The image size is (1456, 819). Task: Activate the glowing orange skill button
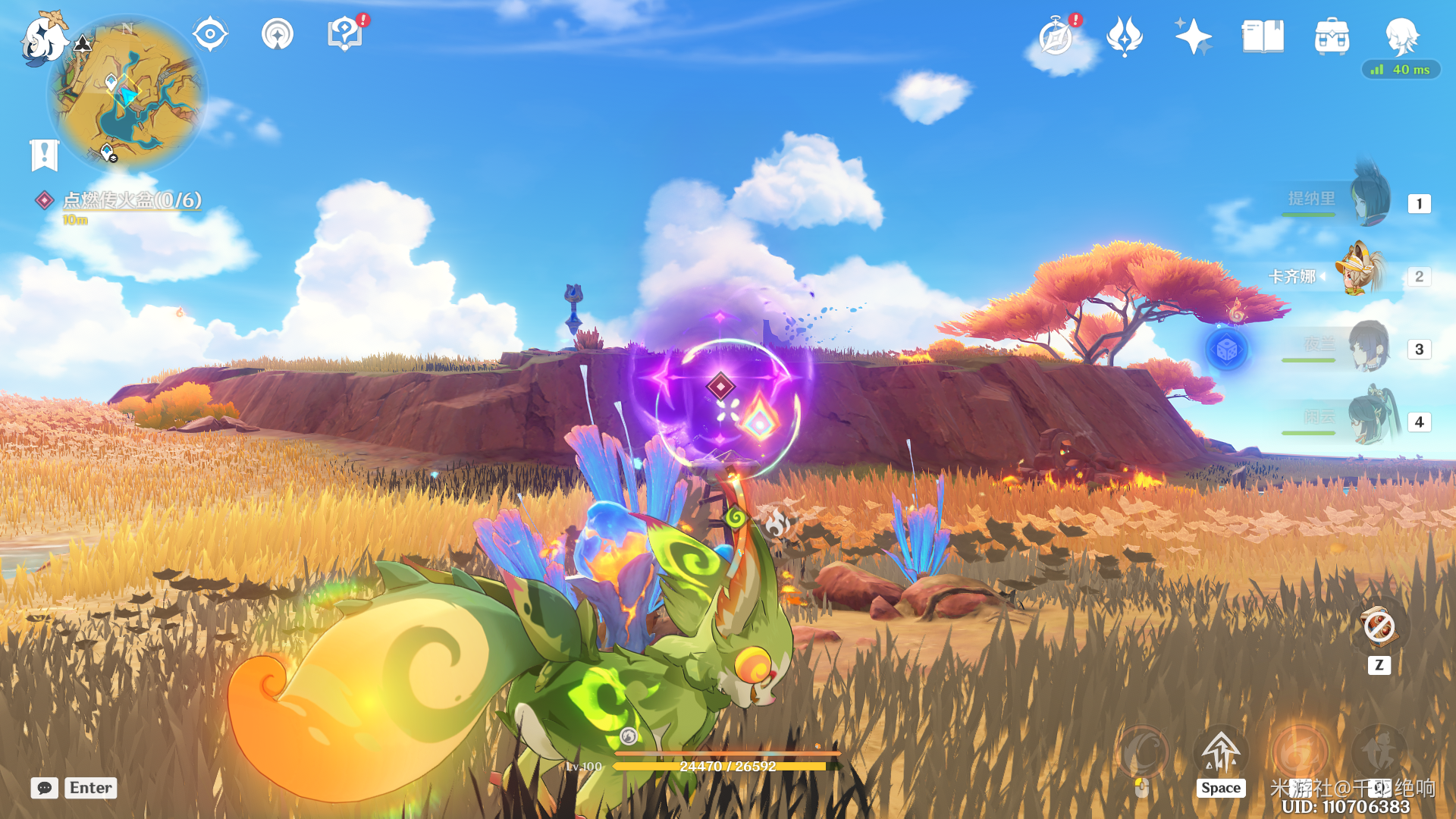(1300, 751)
